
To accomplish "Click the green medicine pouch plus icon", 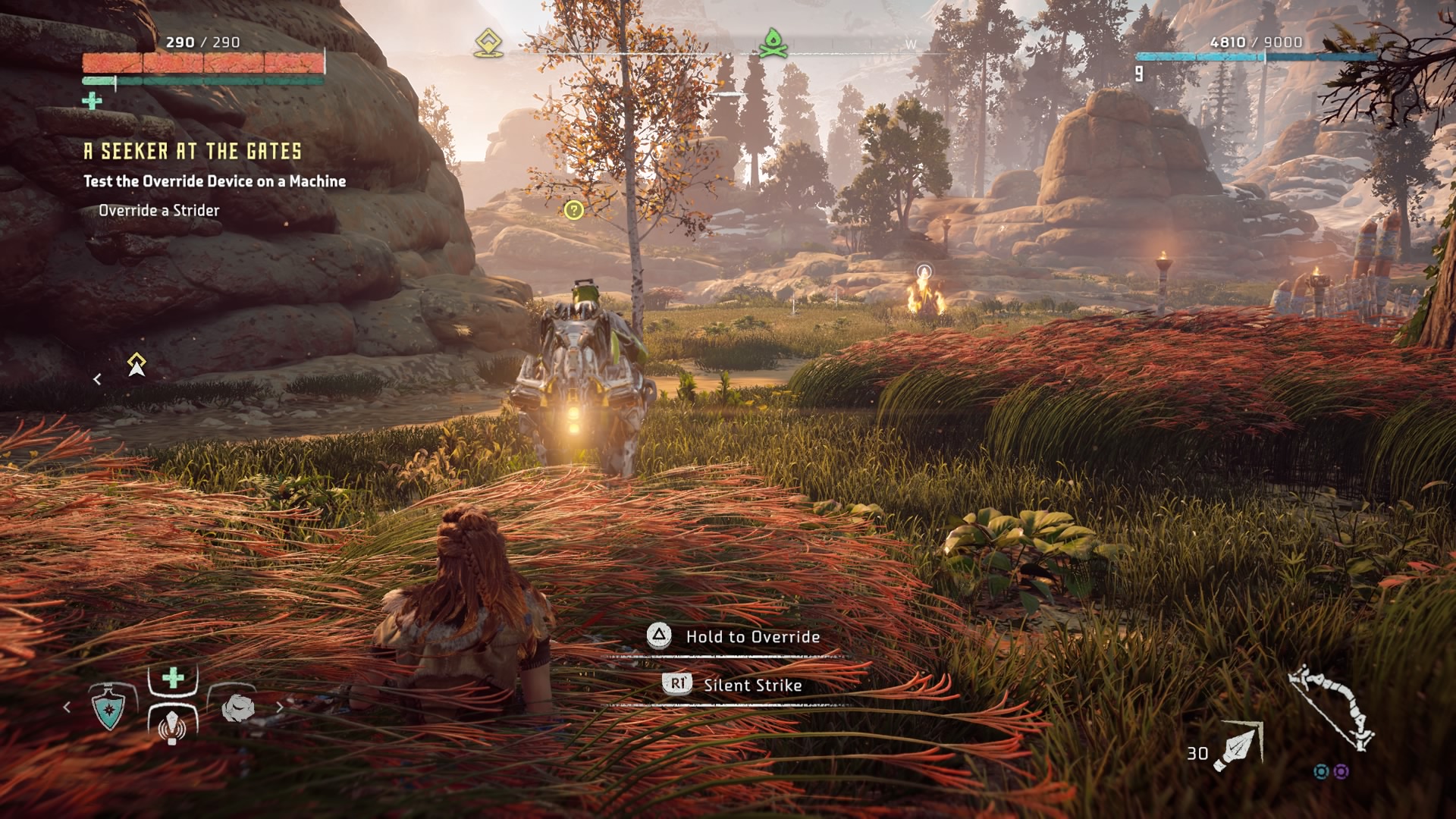I will coord(92,100).
